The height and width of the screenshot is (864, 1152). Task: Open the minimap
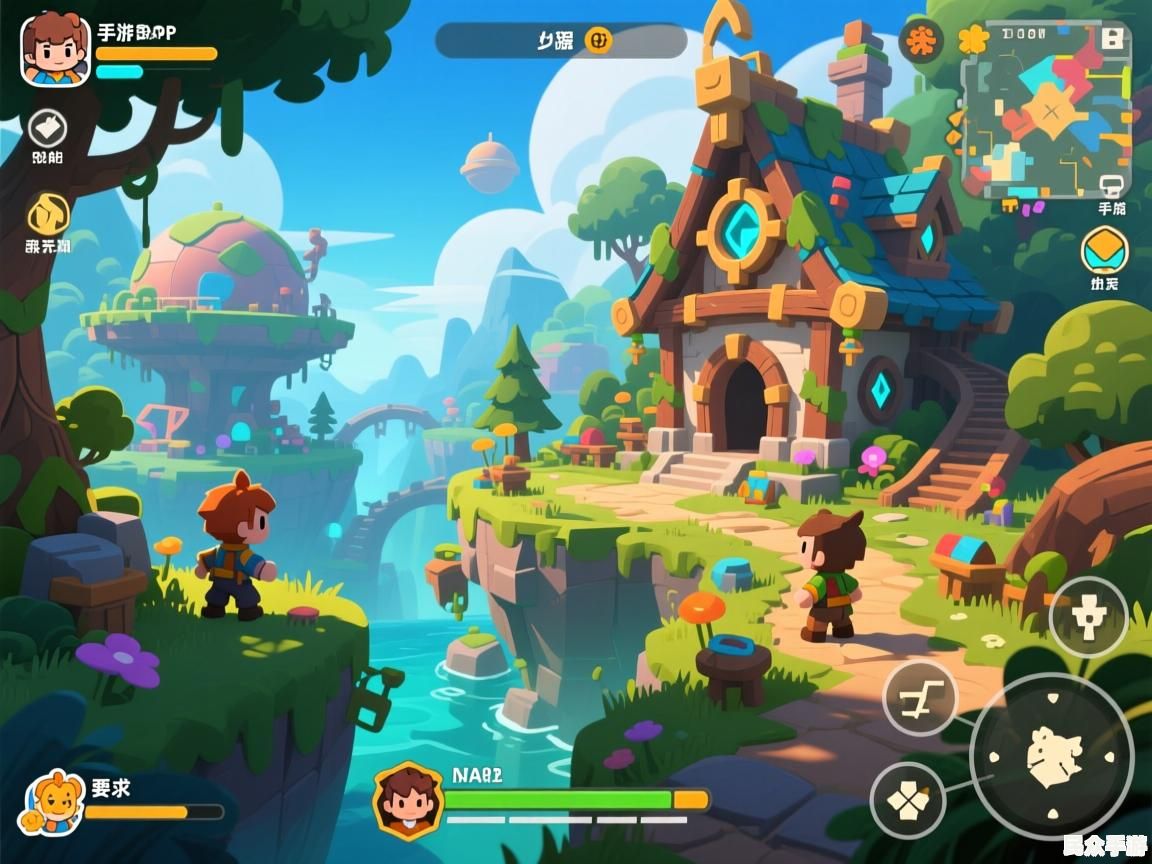coord(1045,110)
